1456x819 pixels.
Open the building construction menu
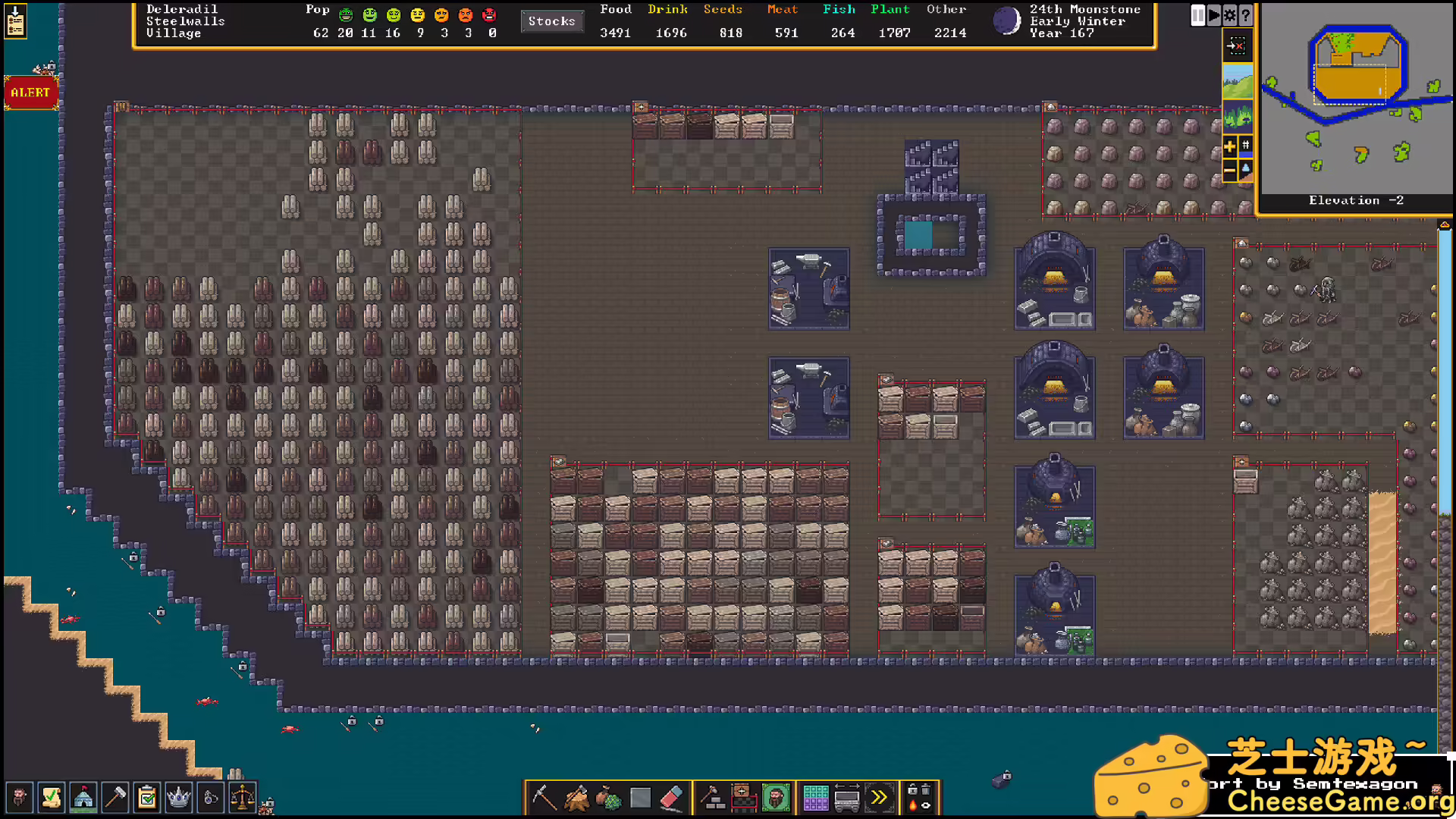pos(713,796)
